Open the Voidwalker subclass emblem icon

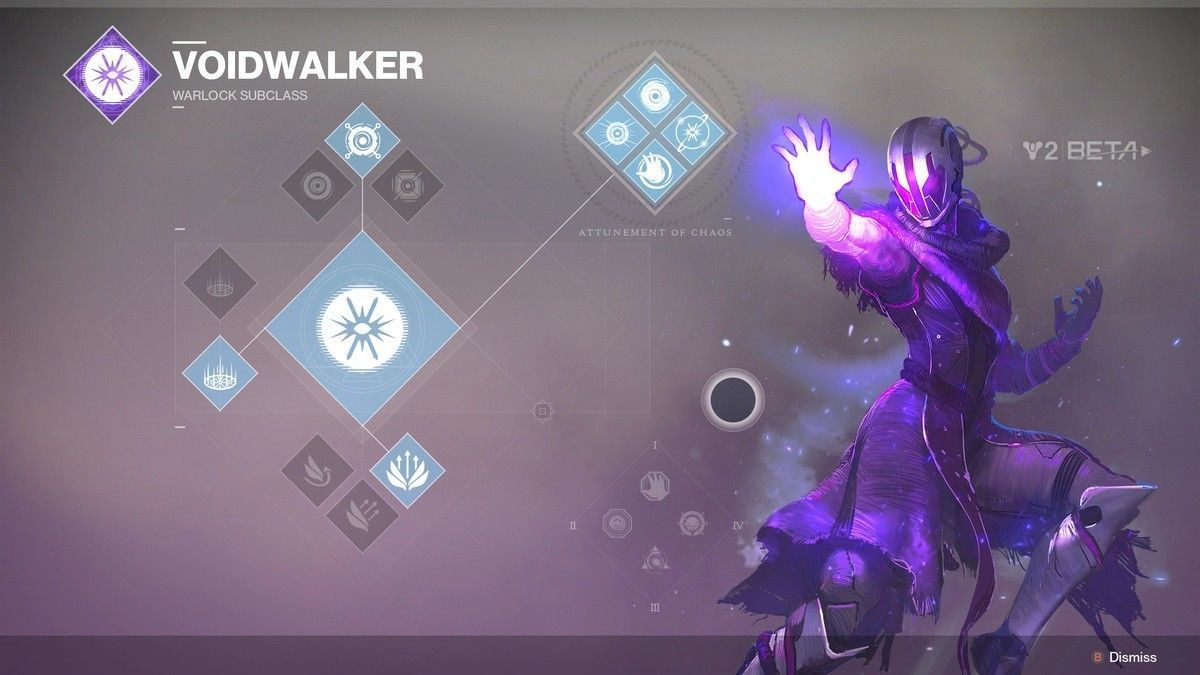click(112, 74)
